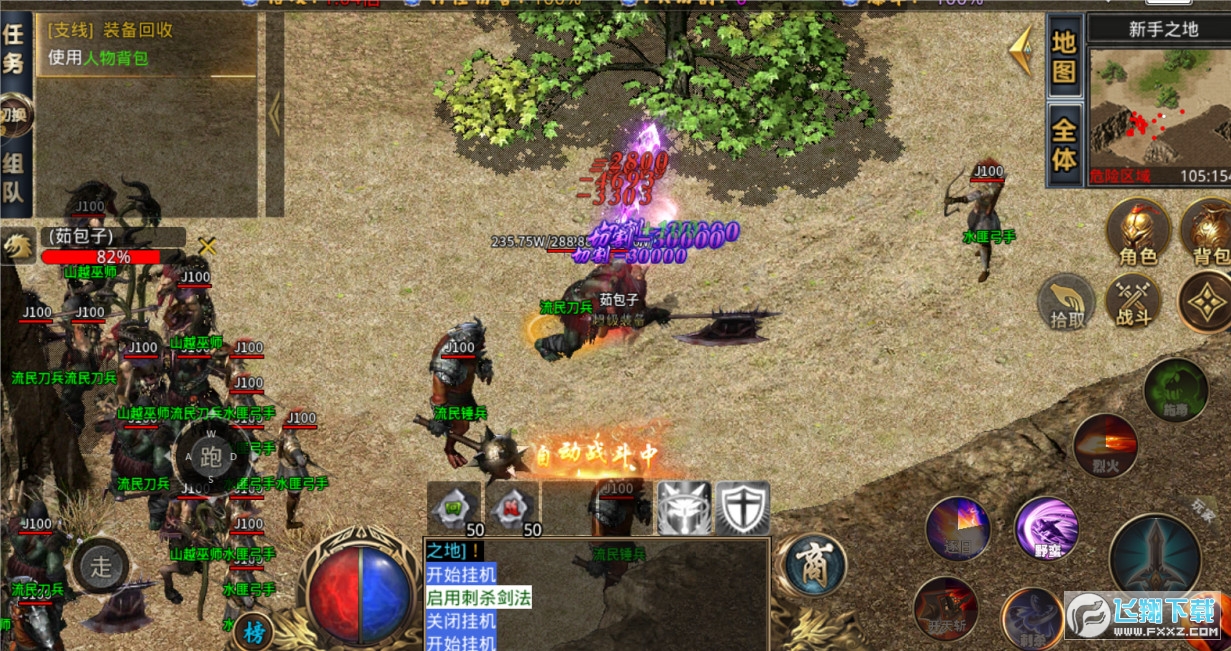Tap the 拾取 pickup button
1231x651 pixels.
(1067, 302)
